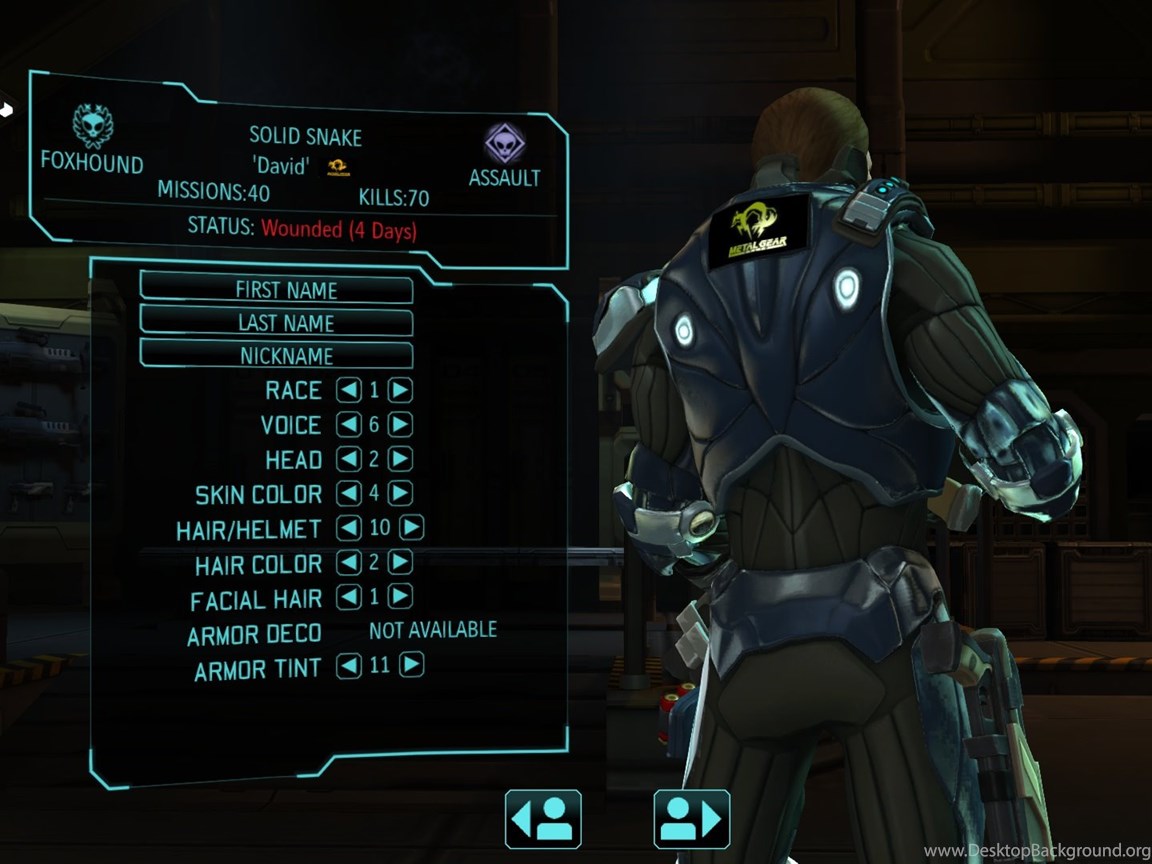This screenshot has width=1152, height=864.
Task: Advance to the next Head
Action: pyautogui.click(x=400, y=459)
